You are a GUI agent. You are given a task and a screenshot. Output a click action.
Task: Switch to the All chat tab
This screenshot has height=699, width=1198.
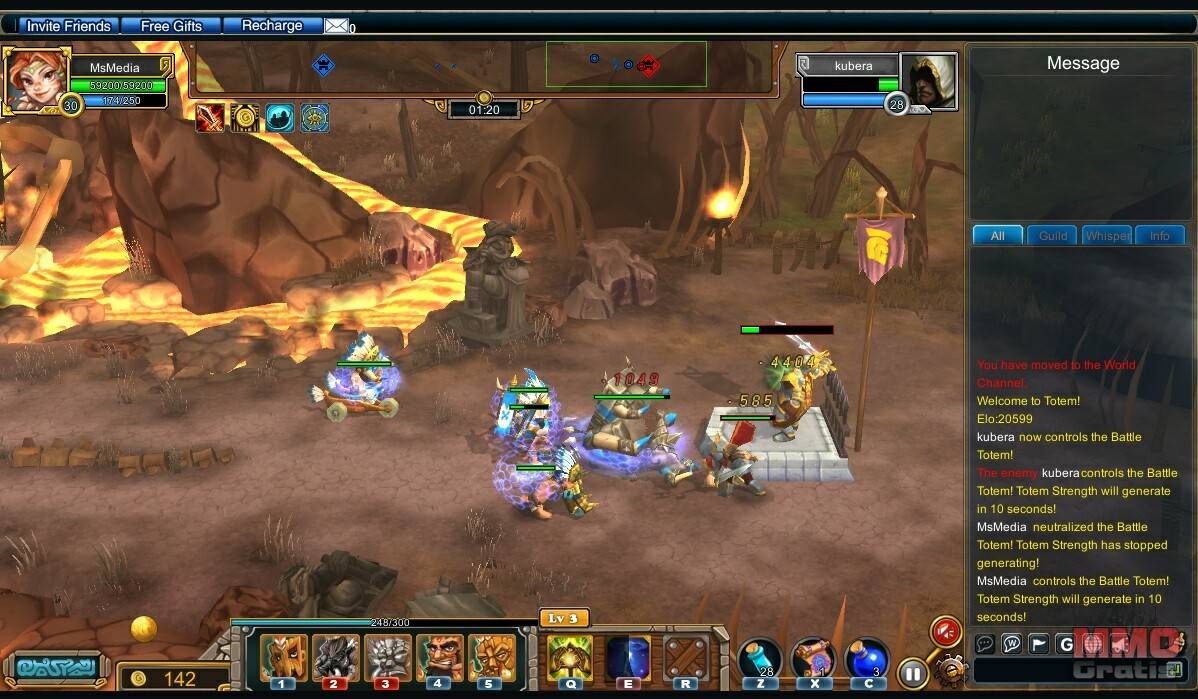click(997, 236)
